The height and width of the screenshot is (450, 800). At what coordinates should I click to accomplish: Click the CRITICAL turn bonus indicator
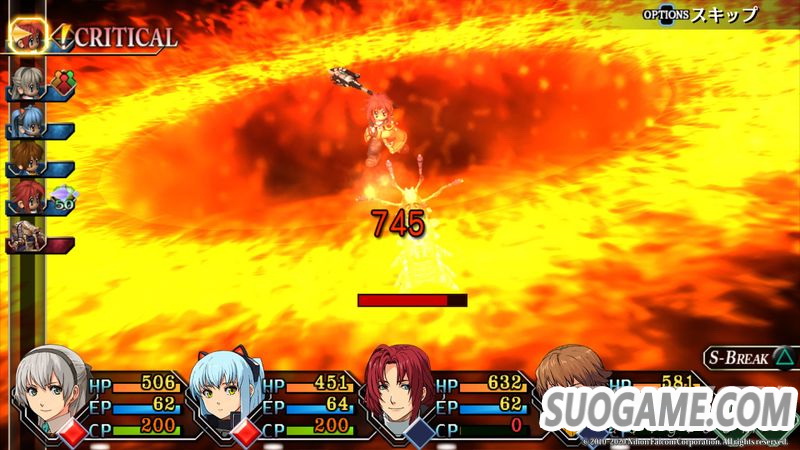point(113,38)
